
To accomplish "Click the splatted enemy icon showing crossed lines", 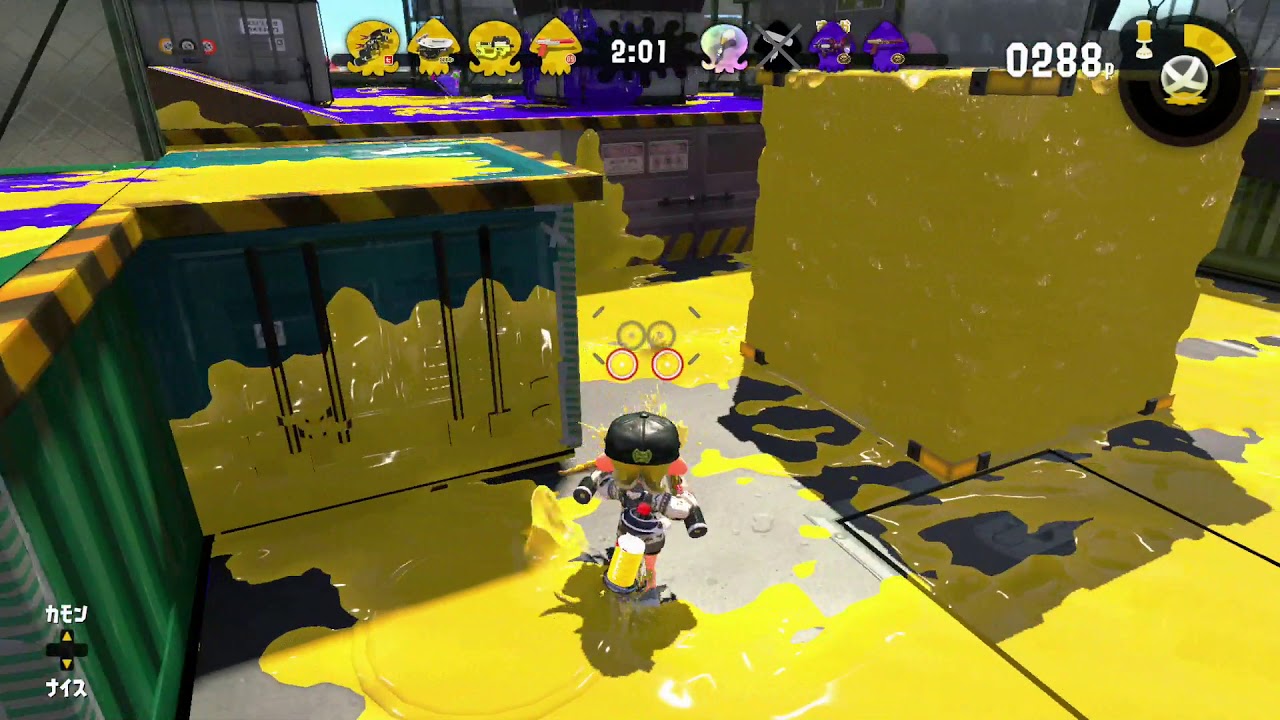I will coord(778,45).
